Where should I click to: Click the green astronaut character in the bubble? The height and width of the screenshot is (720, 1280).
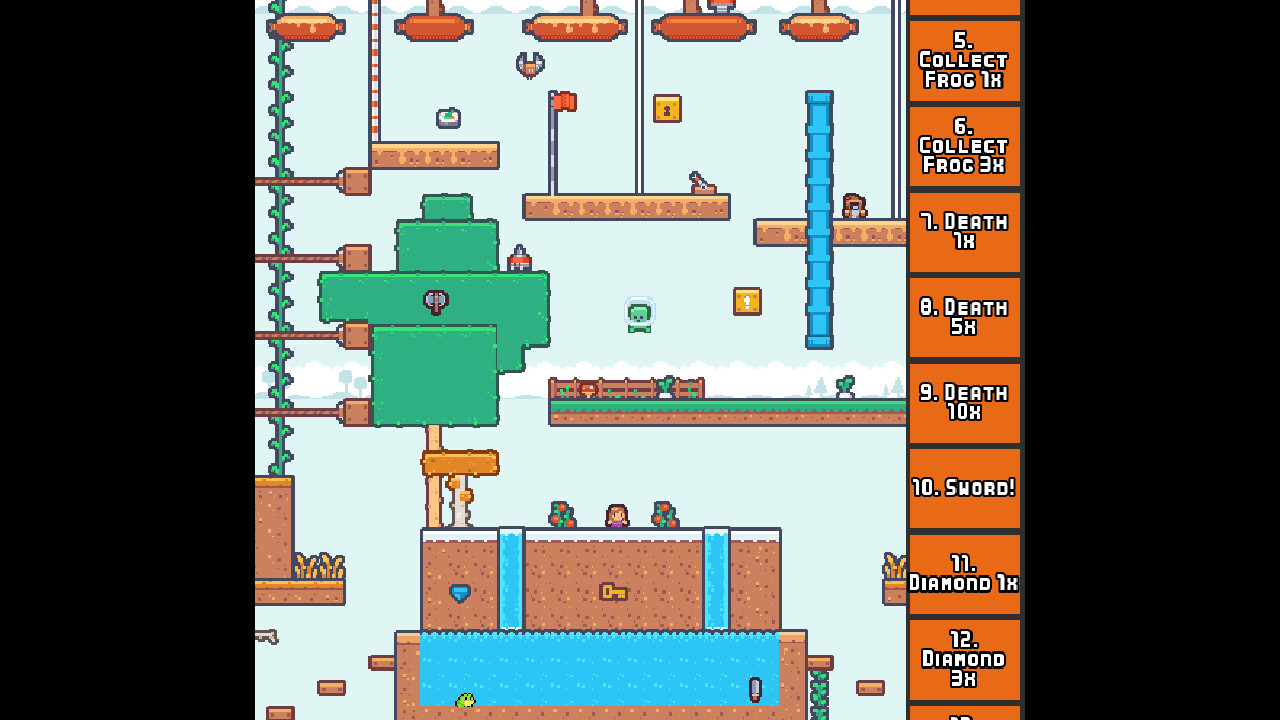pos(639,313)
